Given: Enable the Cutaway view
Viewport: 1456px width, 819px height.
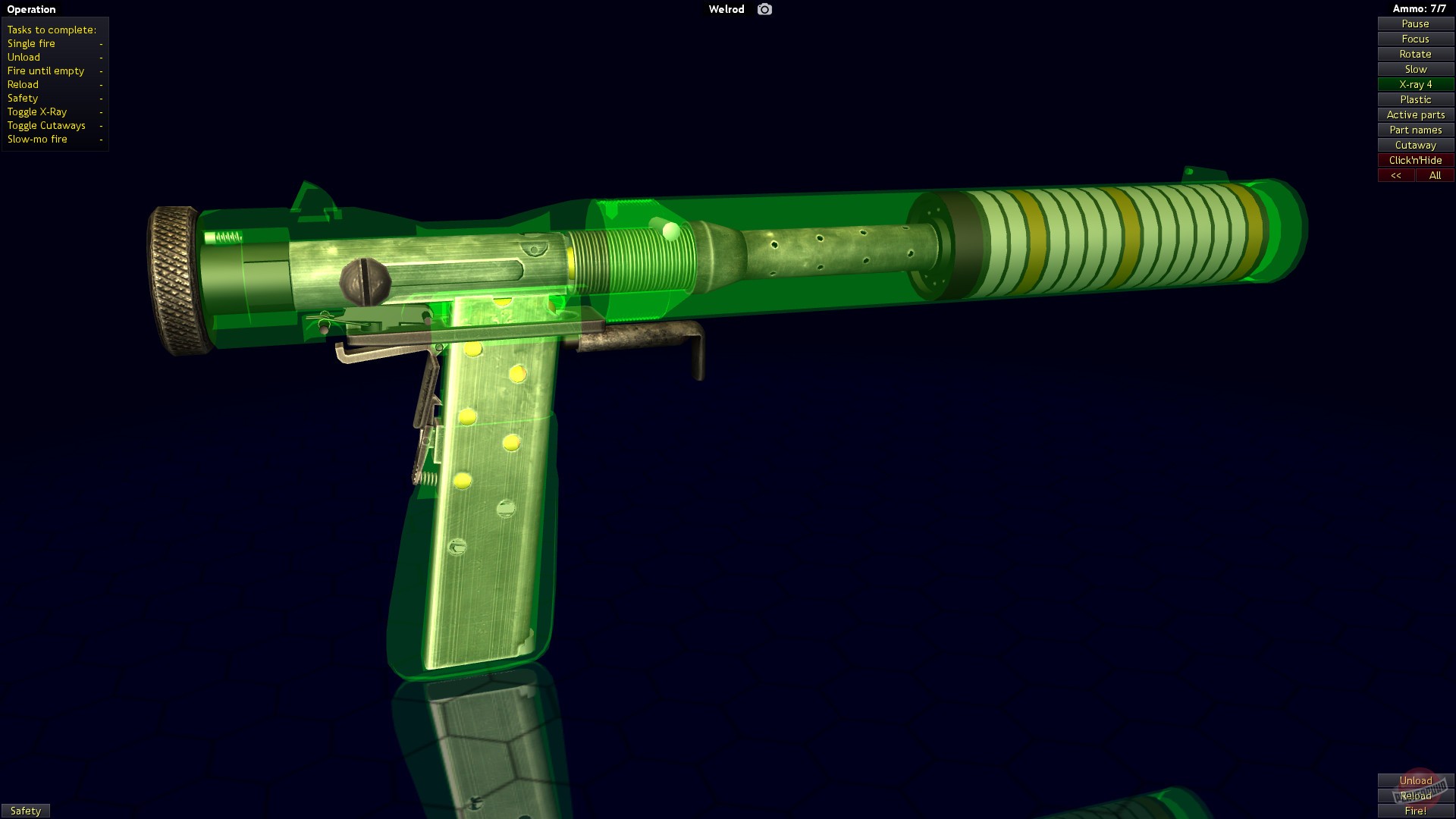Looking at the screenshot, I should click(1415, 145).
